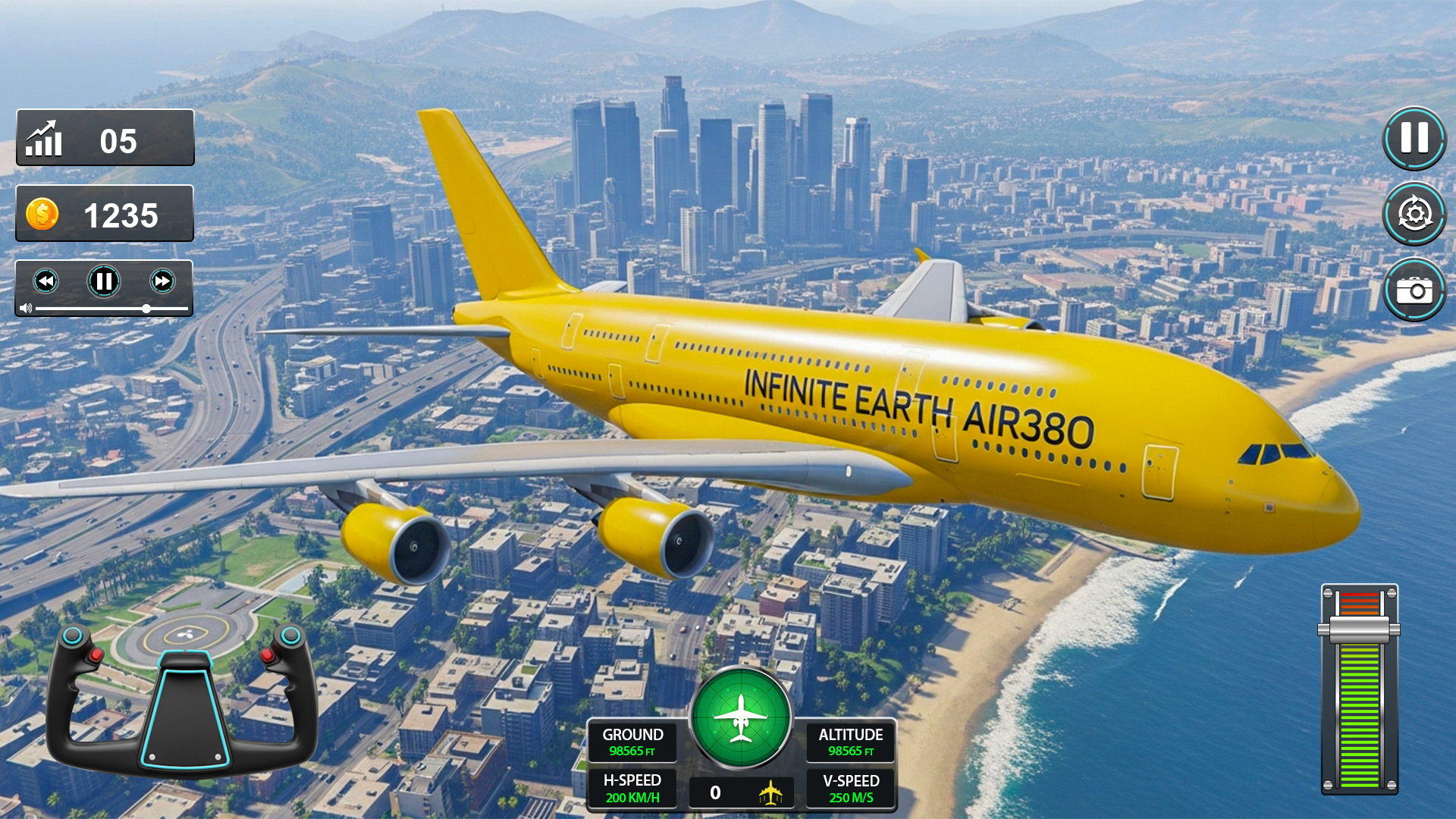Rewind to the previous music track
Viewport: 1456px width, 819px height.
[47, 281]
